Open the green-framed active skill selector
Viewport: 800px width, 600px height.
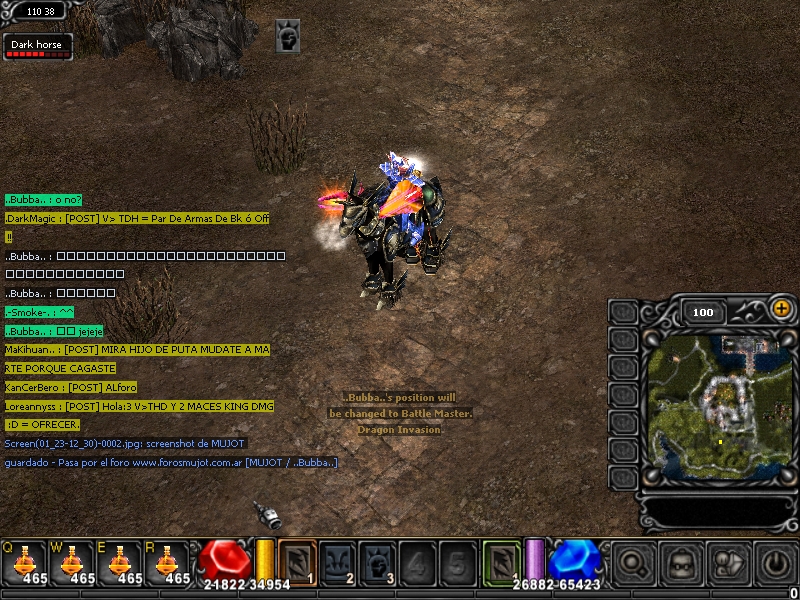pos(501,561)
